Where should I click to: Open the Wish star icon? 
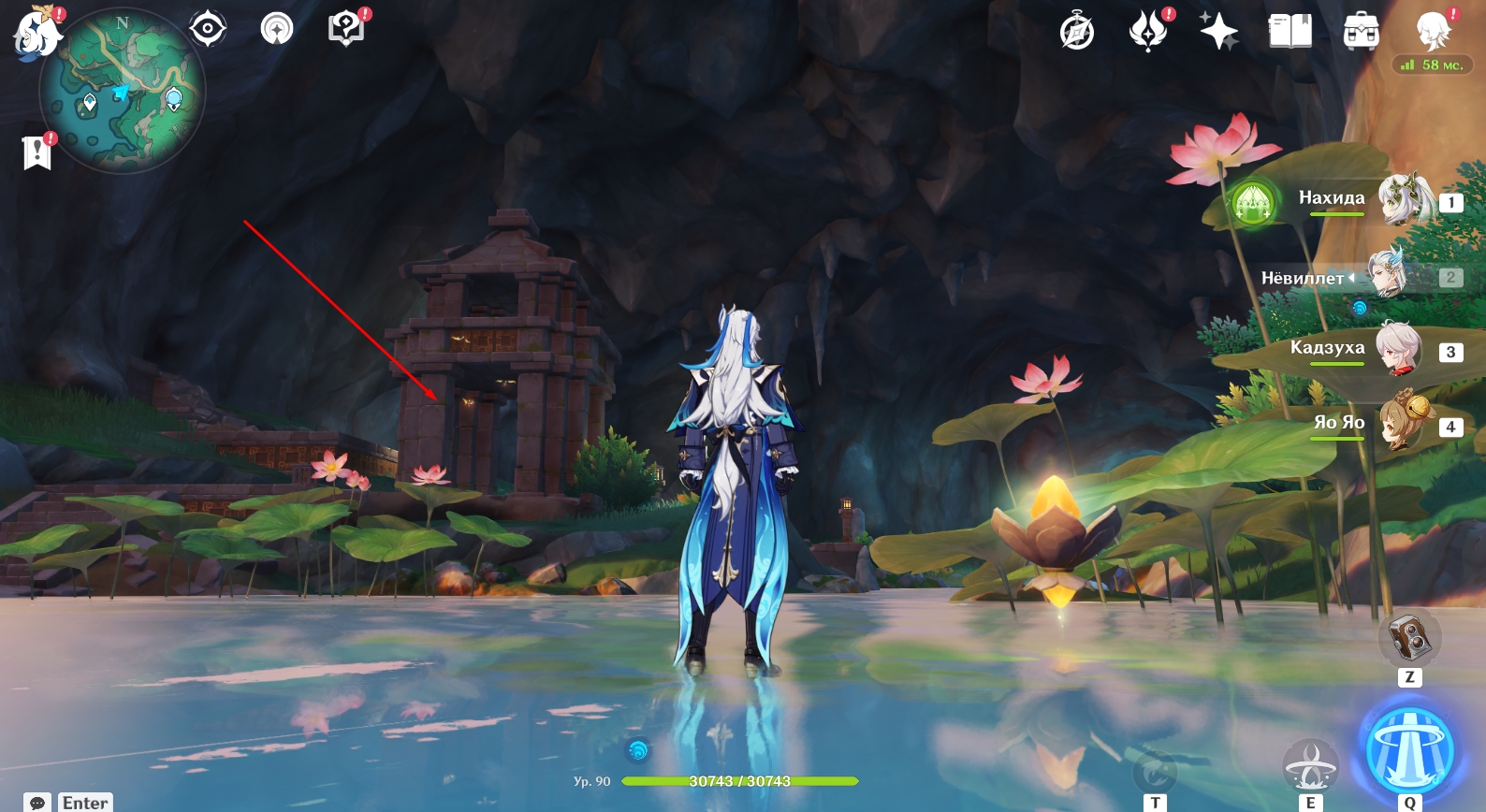coord(1218,32)
